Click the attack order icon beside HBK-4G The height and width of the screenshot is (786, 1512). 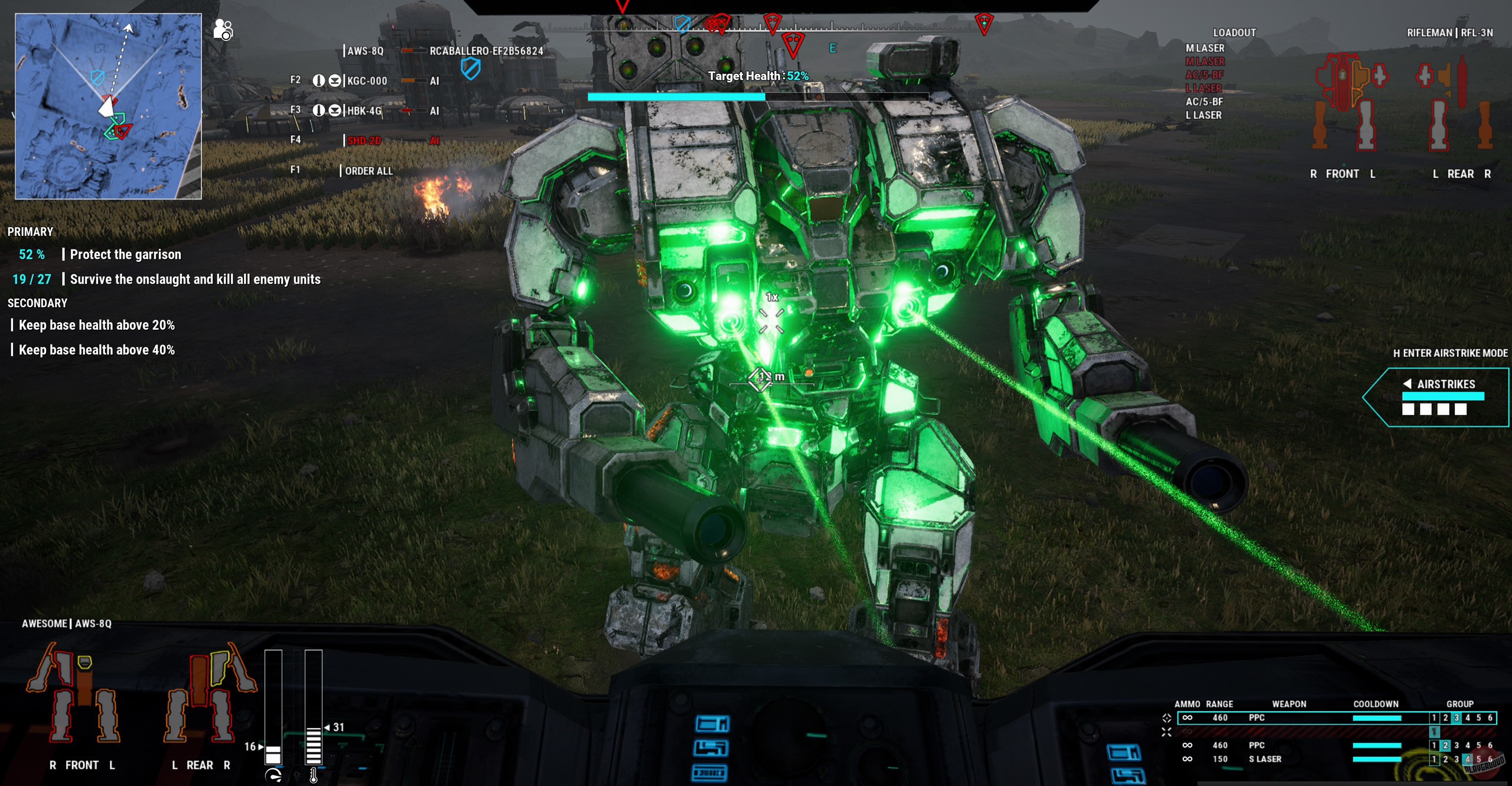click(x=318, y=111)
